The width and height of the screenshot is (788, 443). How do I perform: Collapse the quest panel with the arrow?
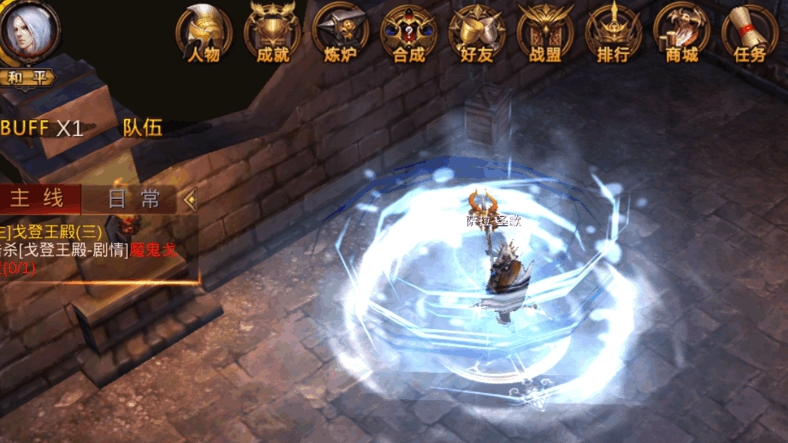tap(190, 199)
